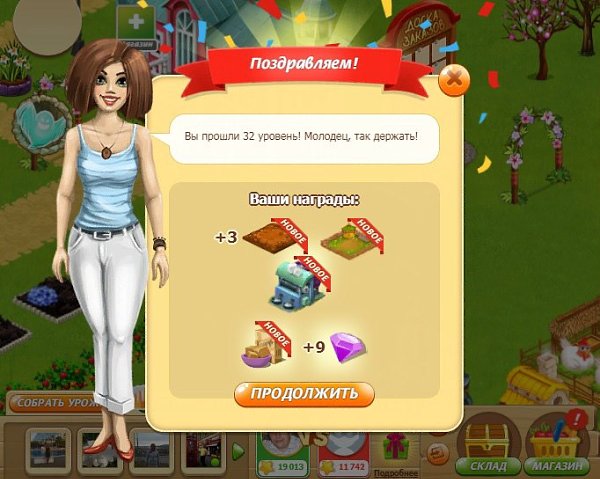Screen dimensions: 600x479
Task: Select the blue factory building reward
Action: click(298, 283)
